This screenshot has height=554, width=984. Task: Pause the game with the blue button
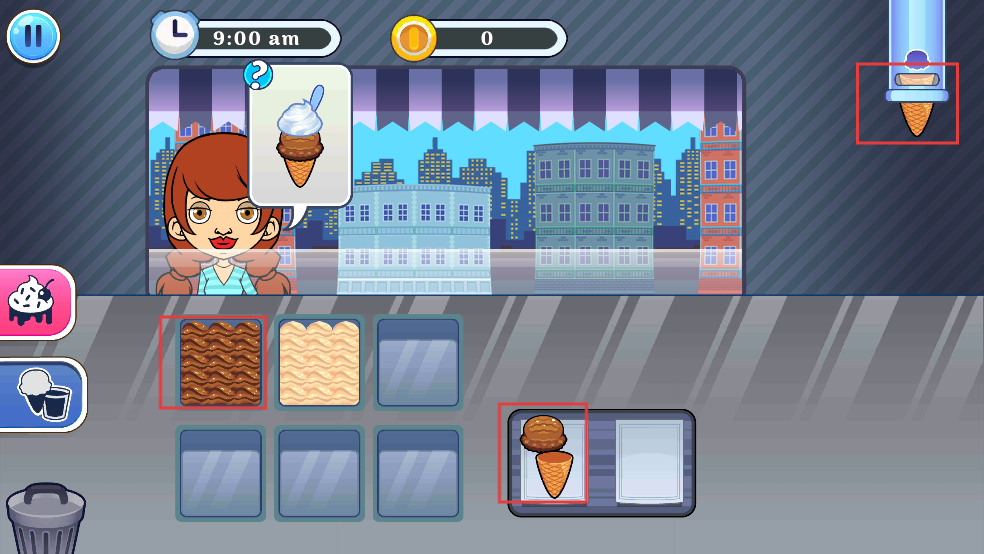coord(34,36)
